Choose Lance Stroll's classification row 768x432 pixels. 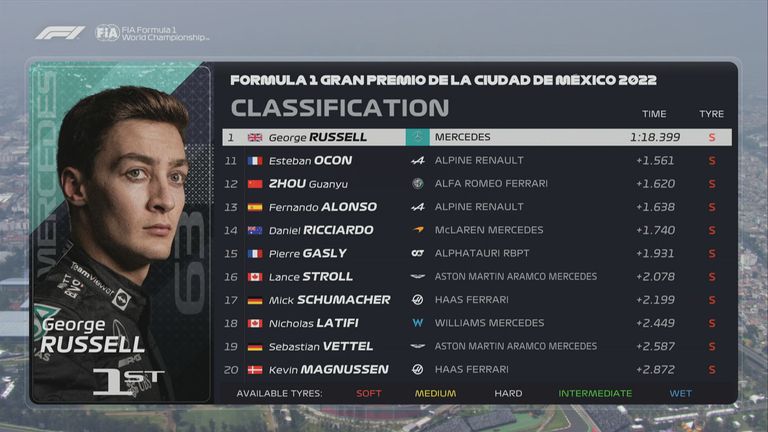pos(476,277)
